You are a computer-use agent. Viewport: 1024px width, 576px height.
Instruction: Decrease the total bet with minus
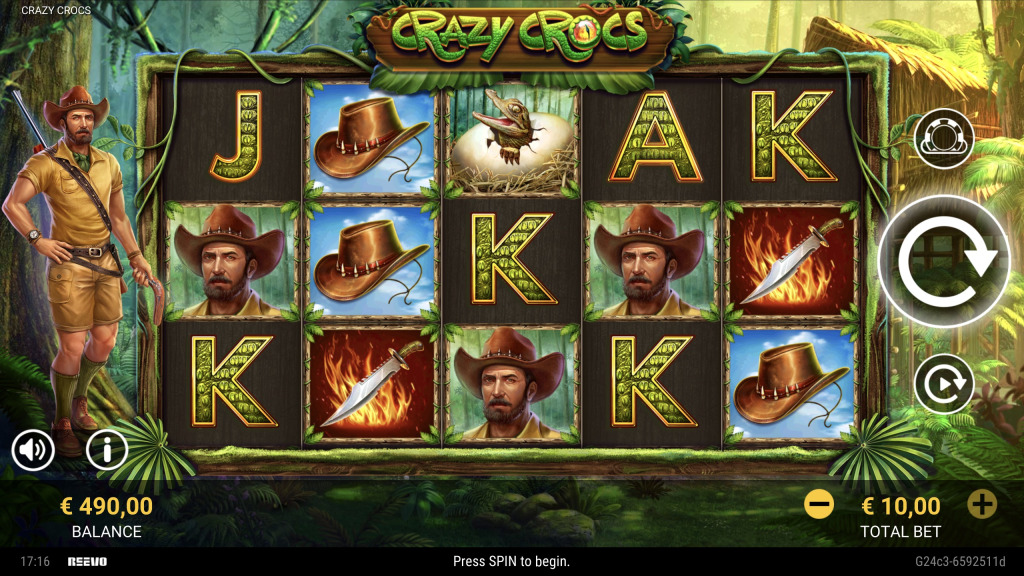[x=818, y=504]
